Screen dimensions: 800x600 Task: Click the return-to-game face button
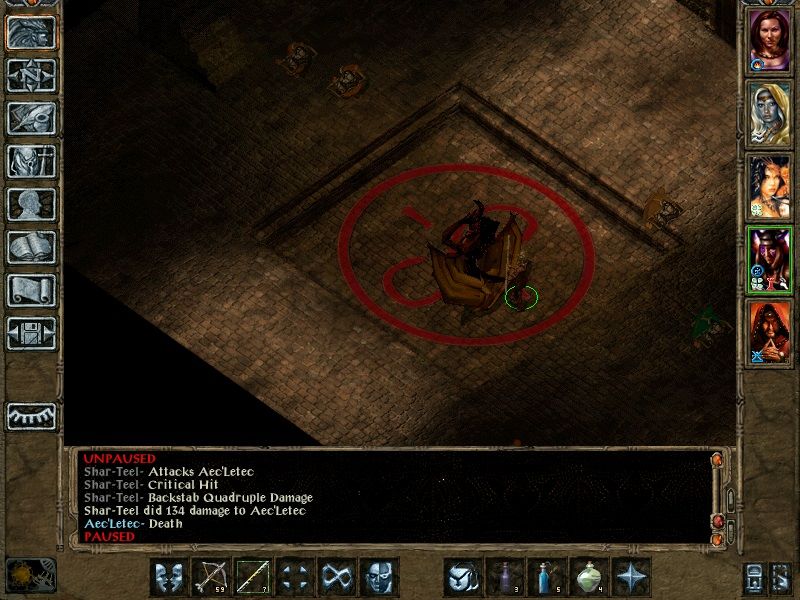pyautogui.click(x=31, y=33)
